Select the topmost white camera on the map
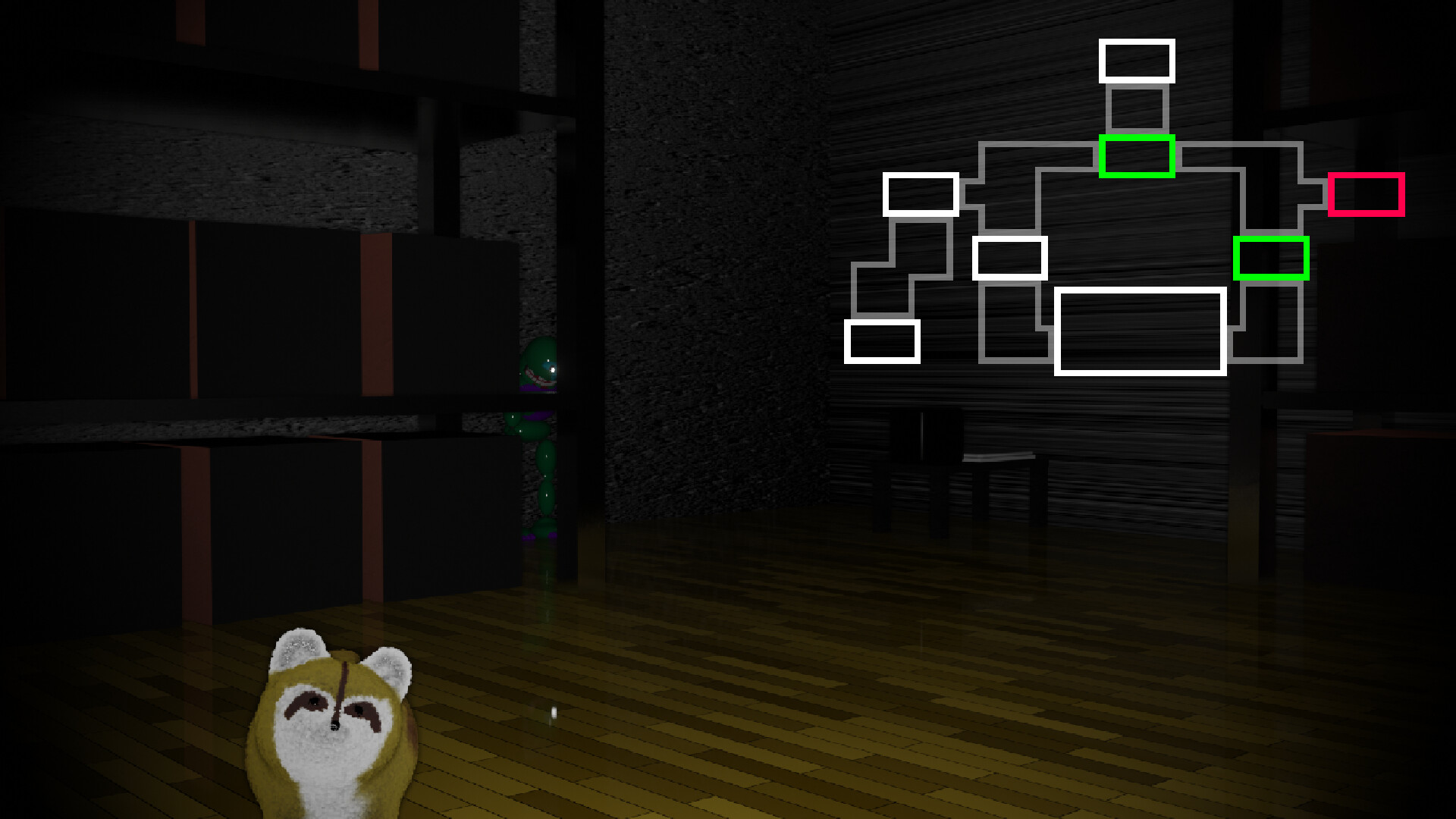Image resolution: width=1456 pixels, height=819 pixels. [1137, 62]
